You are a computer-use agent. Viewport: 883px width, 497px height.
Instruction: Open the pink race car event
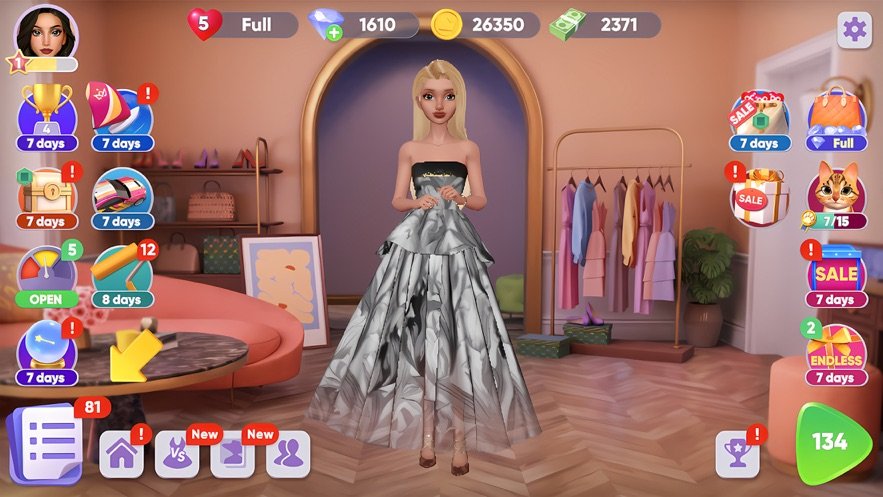click(x=121, y=191)
